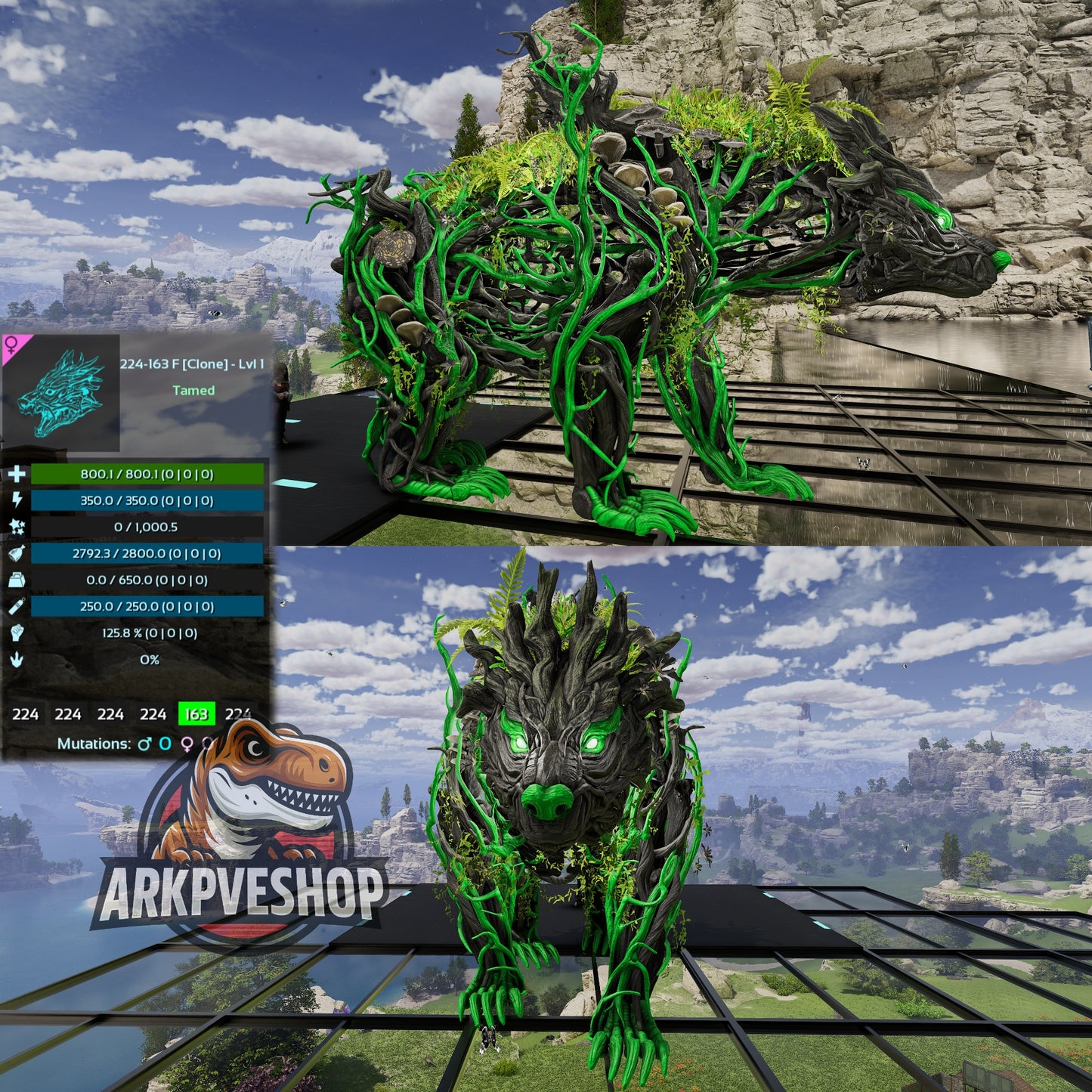Screen dimensions: 1092x1092
Task: Click the Food meat icon
Action: (x=17, y=553)
